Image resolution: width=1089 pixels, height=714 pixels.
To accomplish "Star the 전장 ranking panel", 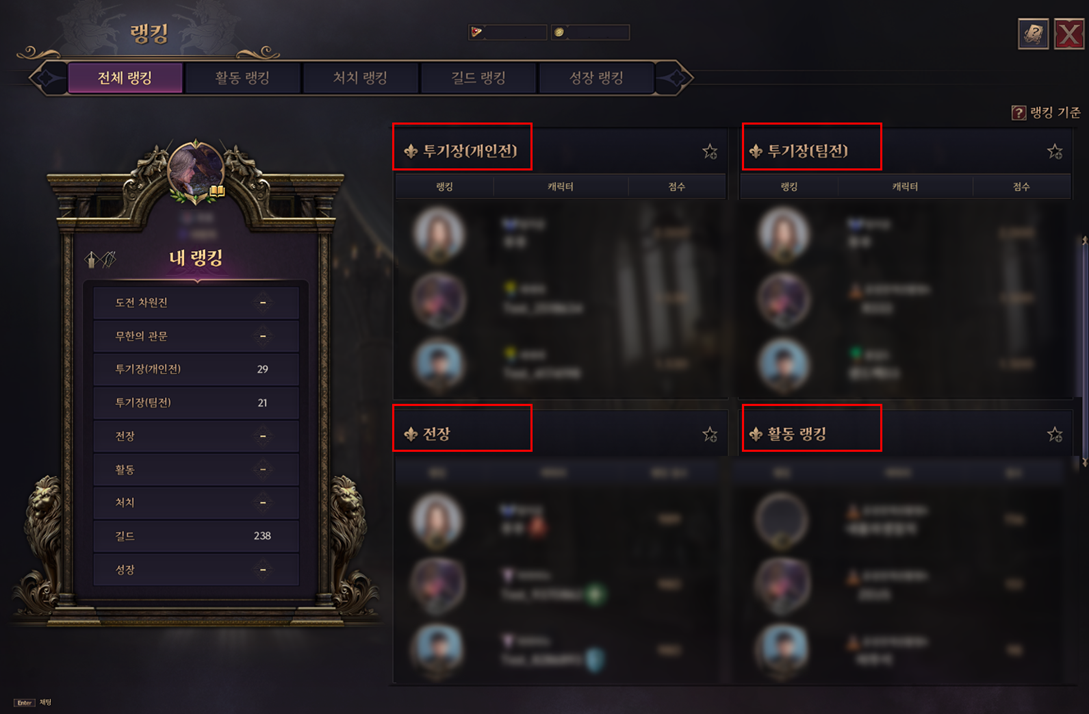I will click(x=710, y=434).
